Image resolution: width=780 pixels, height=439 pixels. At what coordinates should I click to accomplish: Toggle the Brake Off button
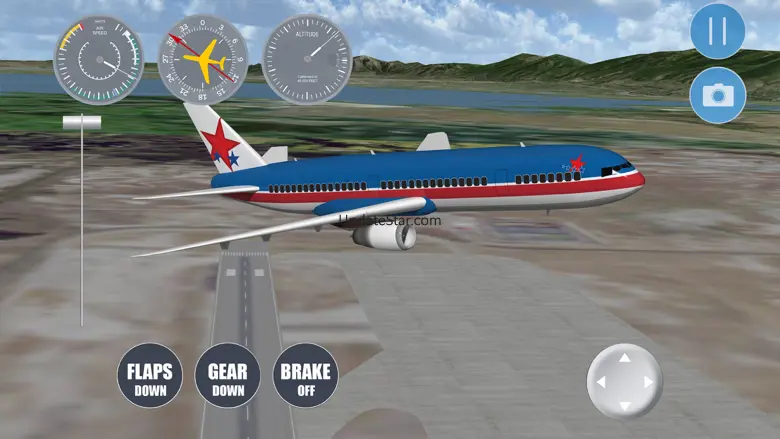pyautogui.click(x=305, y=376)
